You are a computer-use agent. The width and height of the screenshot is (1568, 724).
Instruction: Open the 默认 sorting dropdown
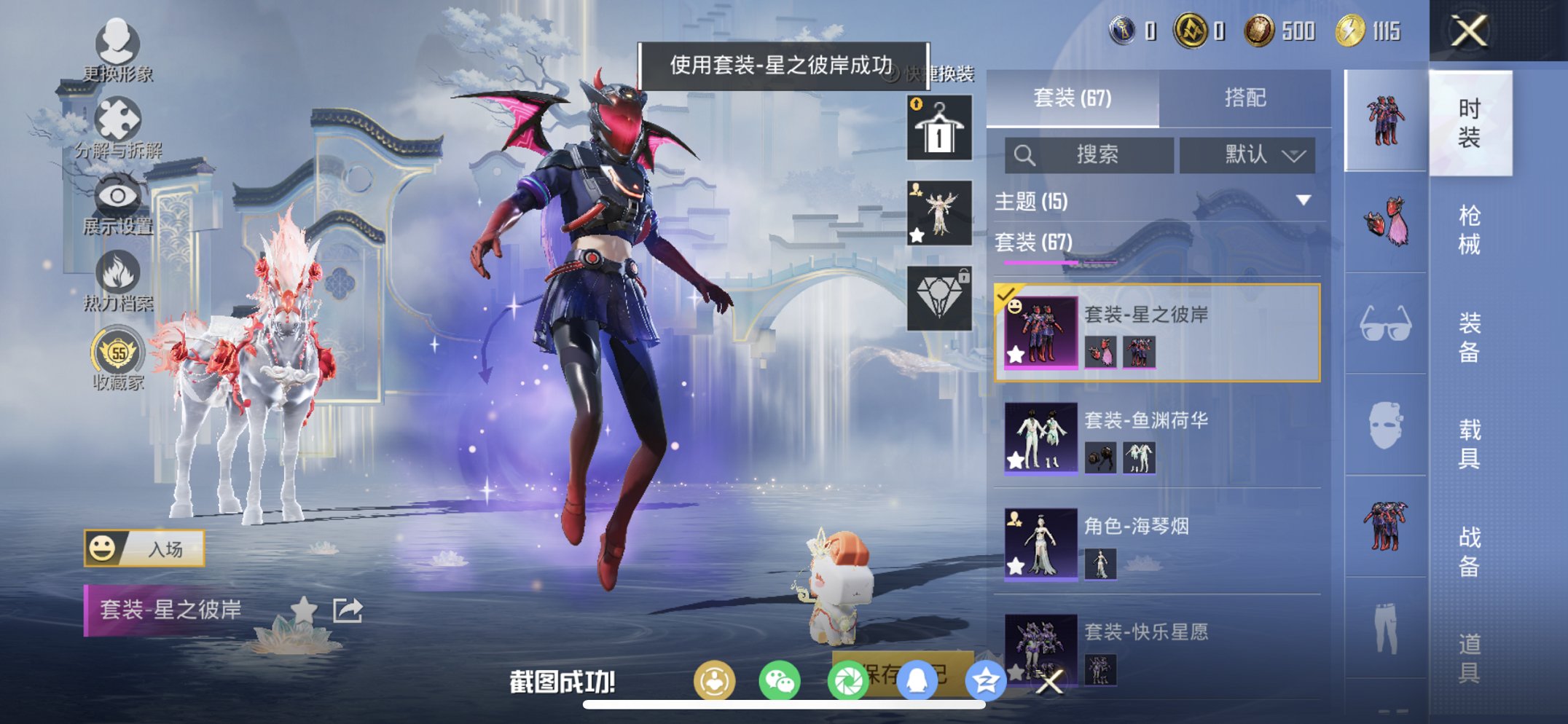(1247, 155)
